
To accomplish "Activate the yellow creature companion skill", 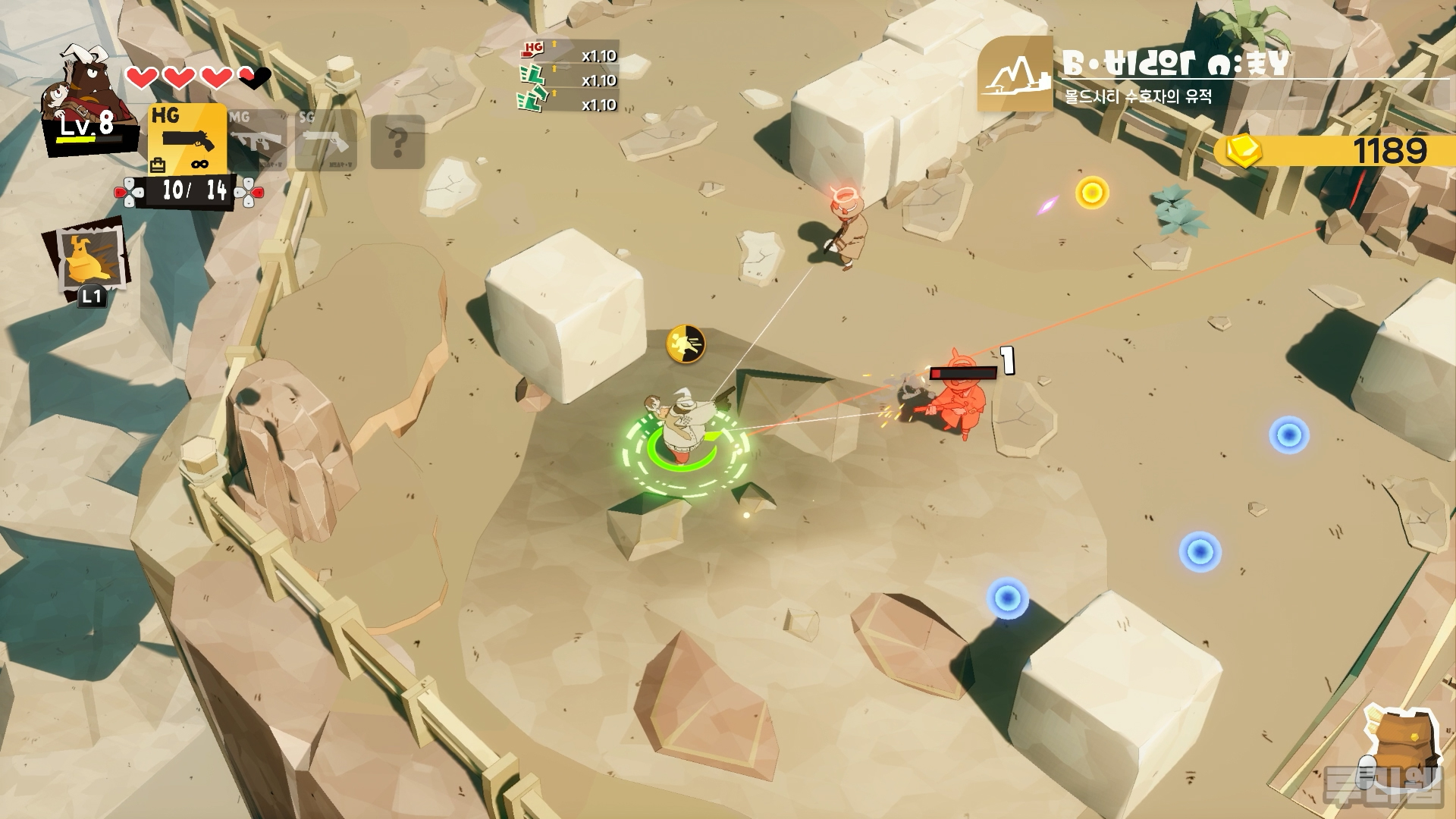I will tap(91, 258).
